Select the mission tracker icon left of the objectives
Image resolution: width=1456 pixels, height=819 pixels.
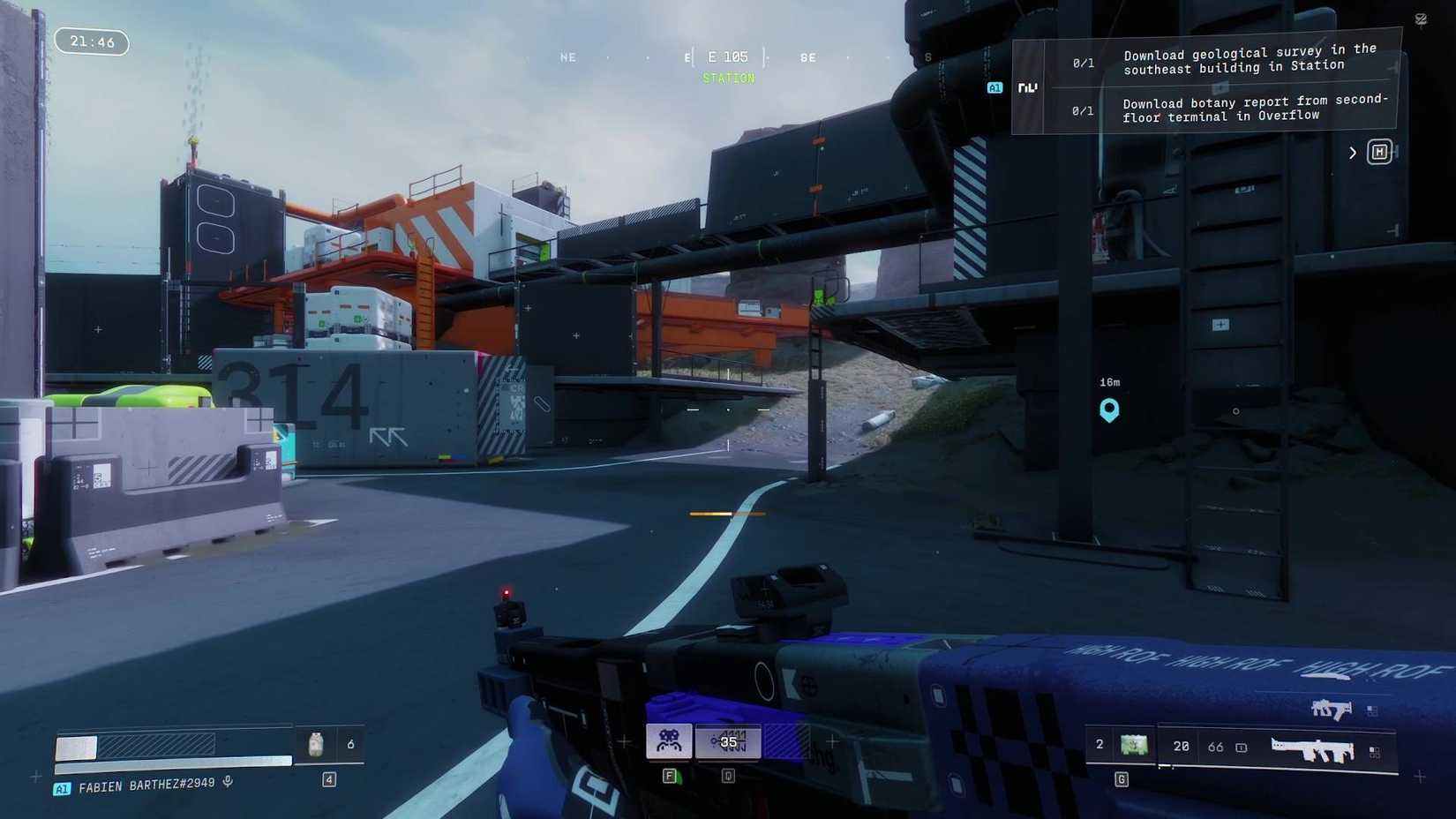(x=1025, y=87)
